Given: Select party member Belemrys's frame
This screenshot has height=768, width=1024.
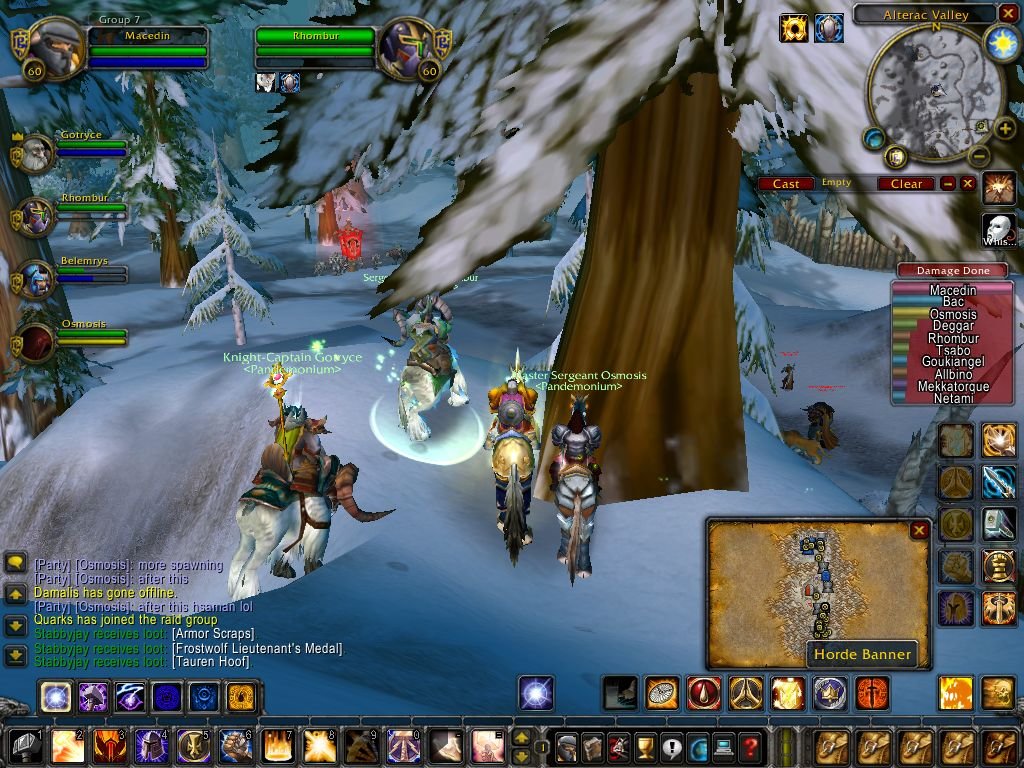Looking at the screenshot, I should [36, 280].
